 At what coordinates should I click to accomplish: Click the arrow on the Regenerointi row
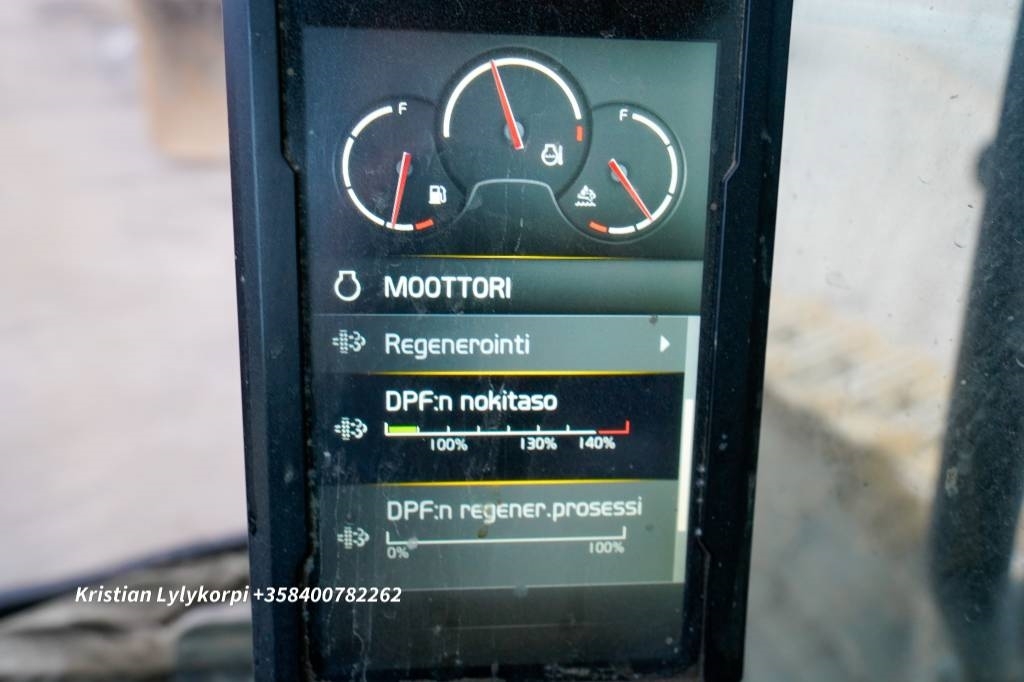[663, 345]
